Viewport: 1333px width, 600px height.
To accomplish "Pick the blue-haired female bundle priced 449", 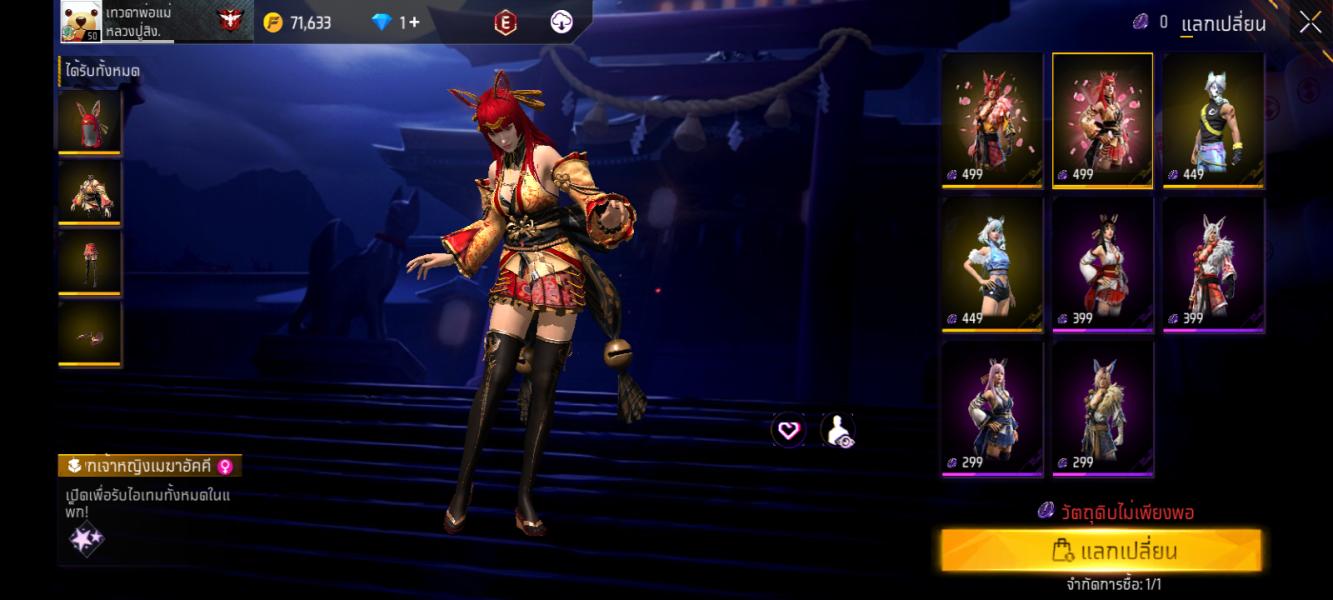I will (x=992, y=264).
